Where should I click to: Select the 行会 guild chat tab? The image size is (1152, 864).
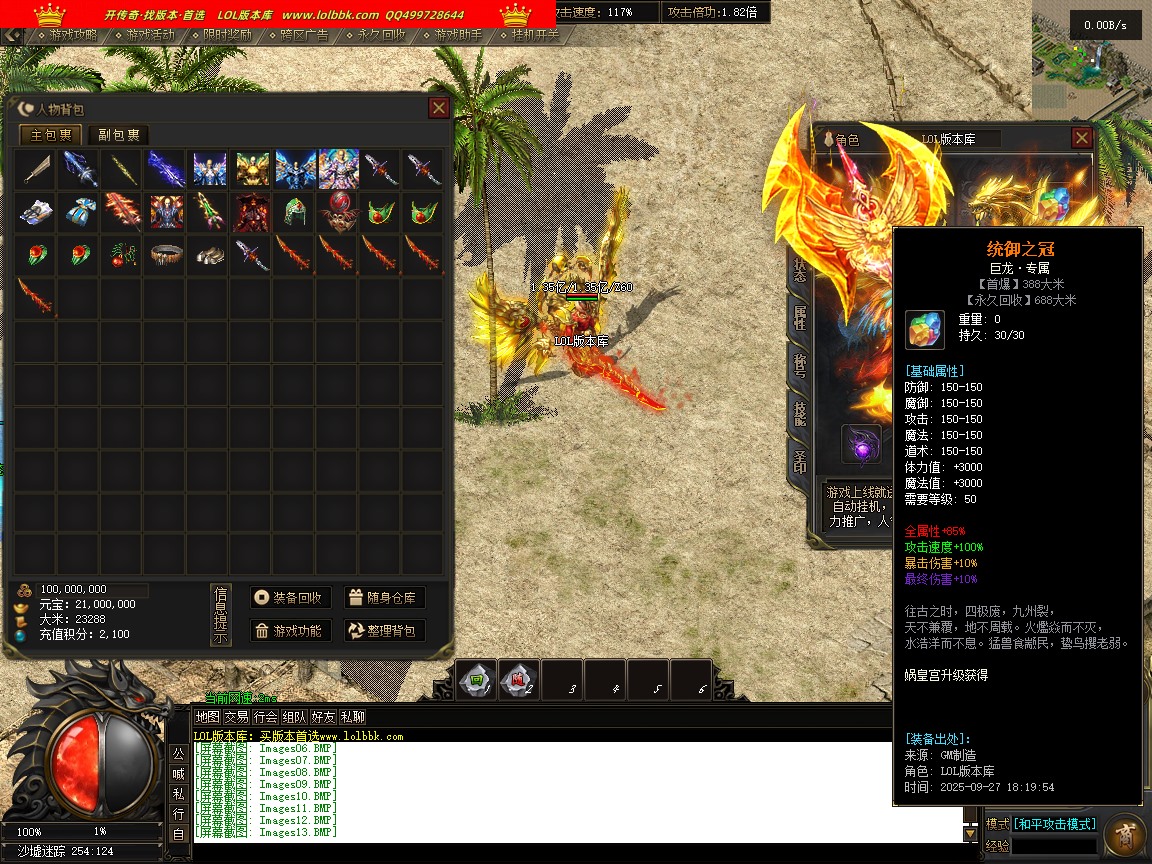(x=265, y=717)
